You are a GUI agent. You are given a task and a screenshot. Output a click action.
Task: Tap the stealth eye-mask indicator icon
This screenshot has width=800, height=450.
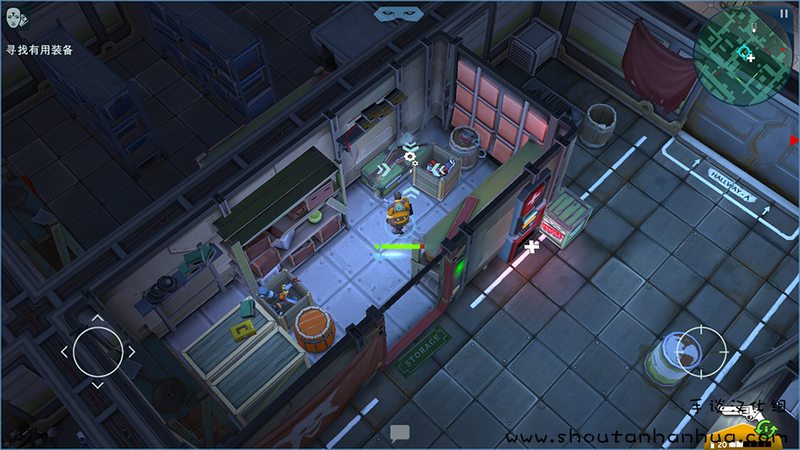(394, 14)
